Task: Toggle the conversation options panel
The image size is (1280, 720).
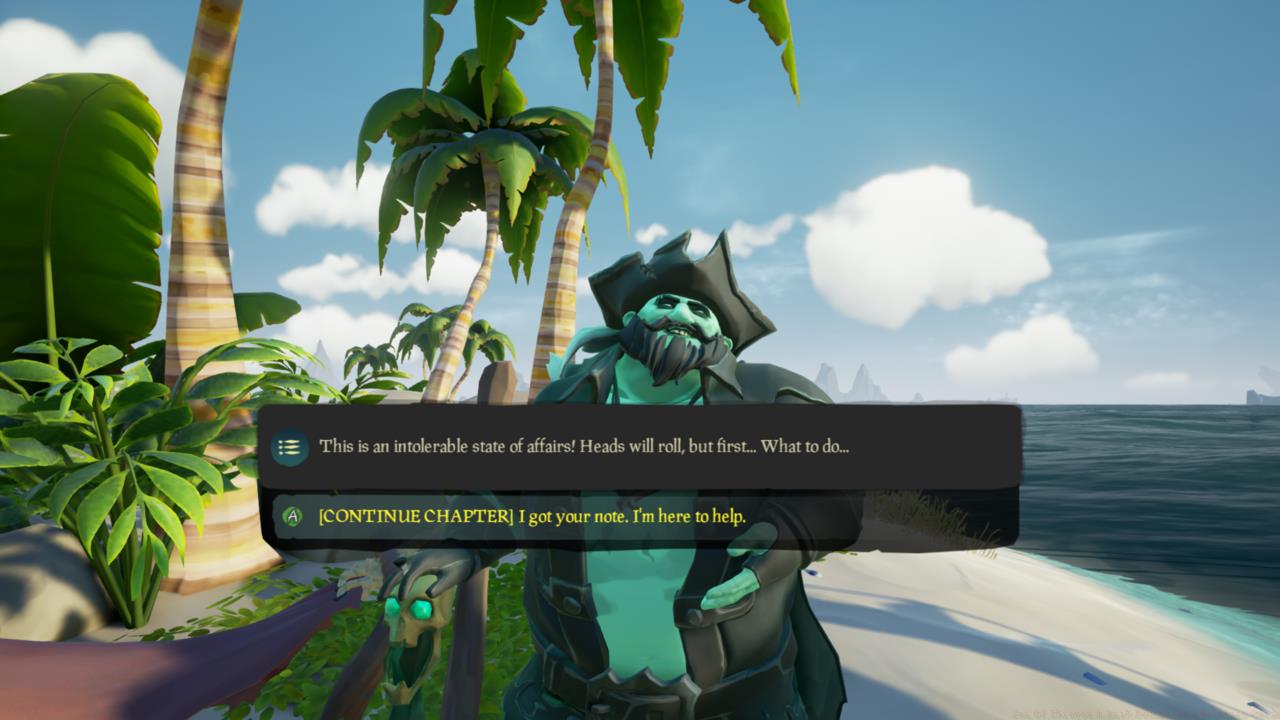Action: 289,448
